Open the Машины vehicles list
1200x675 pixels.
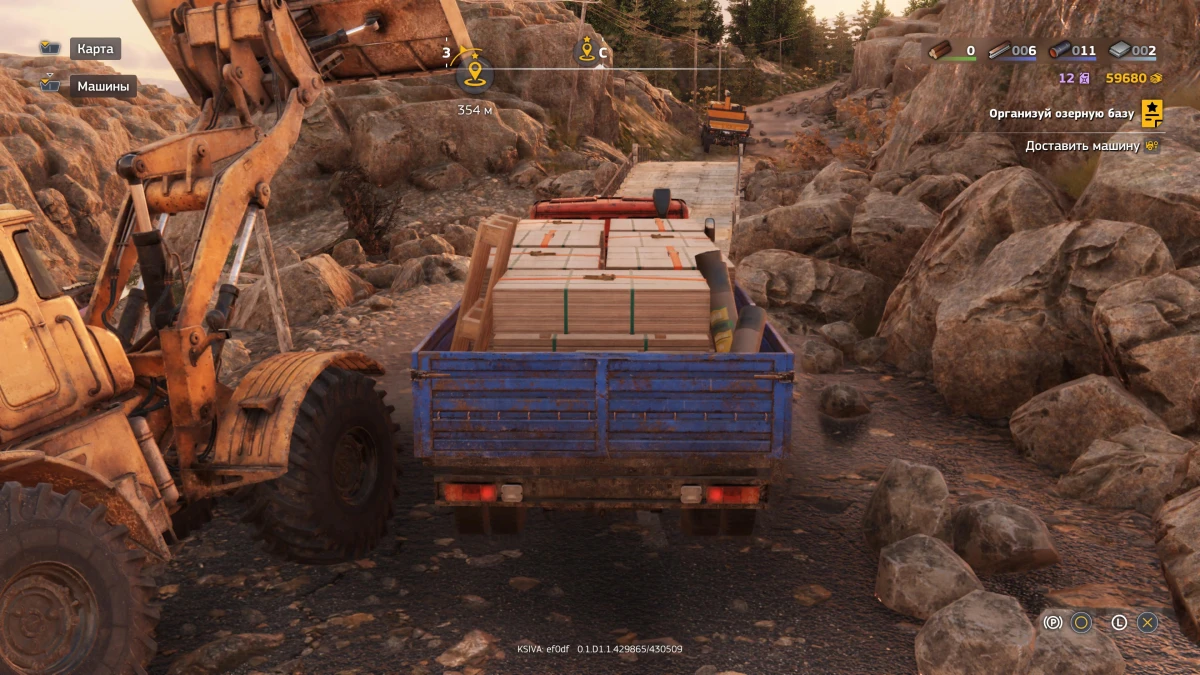[103, 86]
